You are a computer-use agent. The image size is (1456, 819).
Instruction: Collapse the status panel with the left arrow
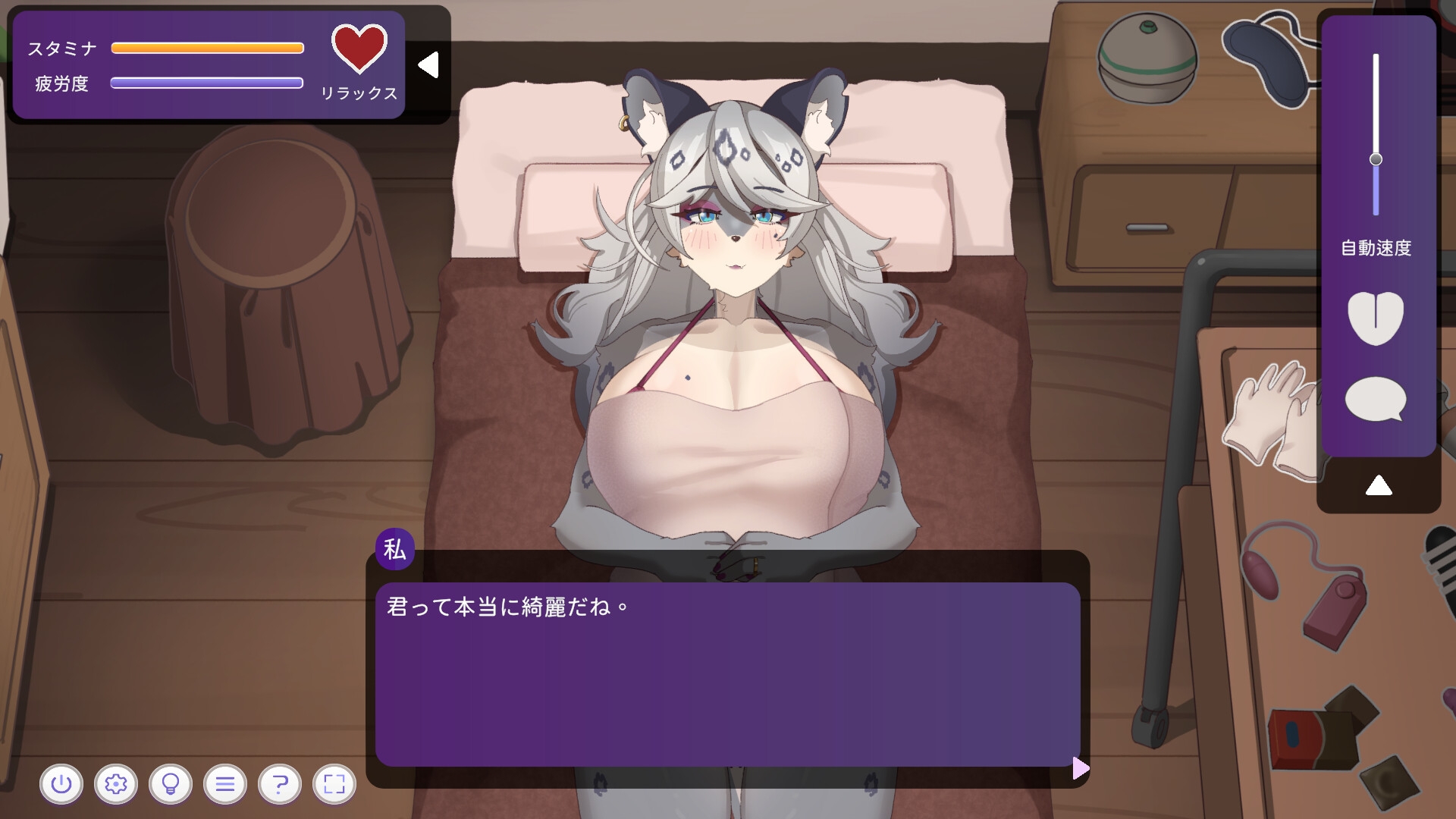coord(428,64)
